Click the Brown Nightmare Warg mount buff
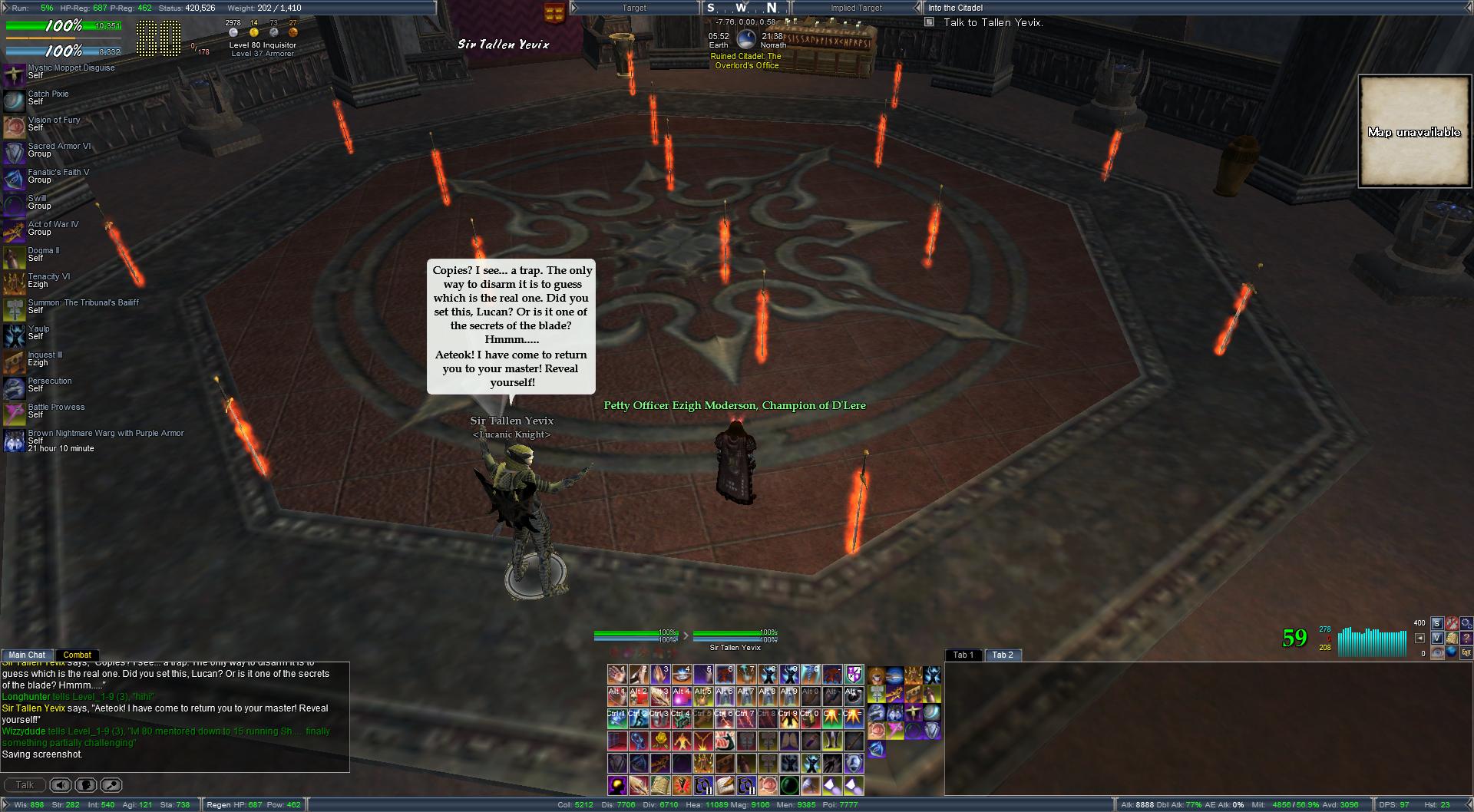The height and width of the screenshot is (812, 1474). tap(14, 440)
